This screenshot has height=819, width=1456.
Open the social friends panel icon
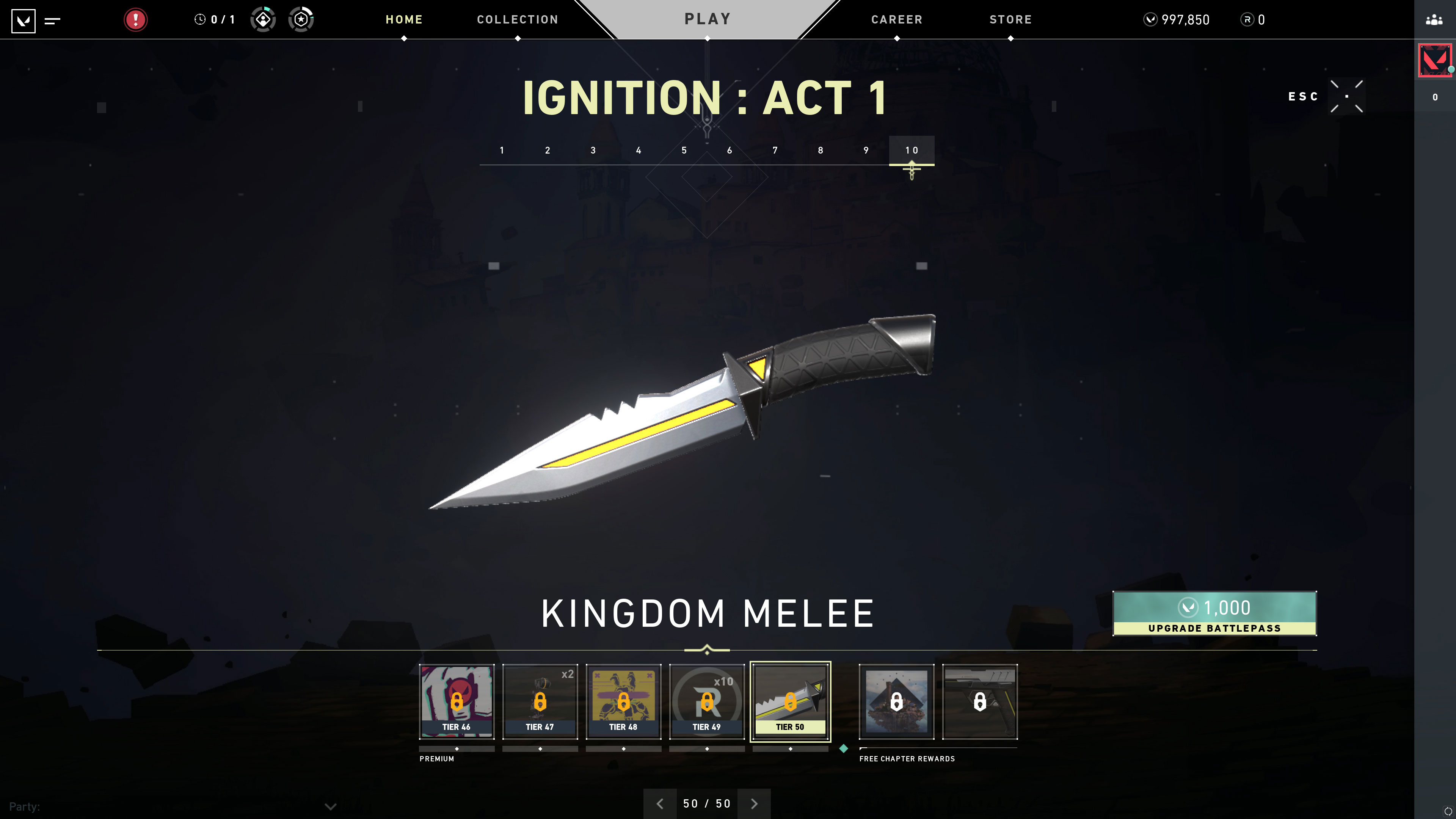(x=1434, y=20)
